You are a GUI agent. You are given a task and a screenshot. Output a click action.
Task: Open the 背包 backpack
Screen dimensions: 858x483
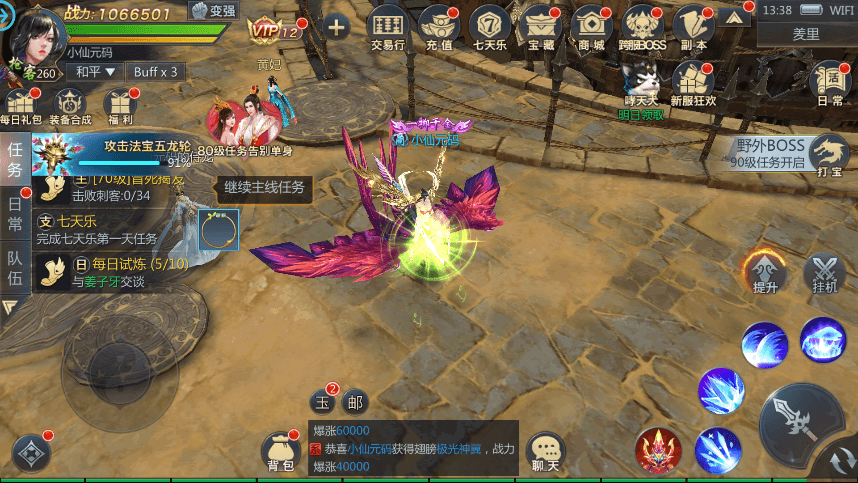tap(280, 453)
